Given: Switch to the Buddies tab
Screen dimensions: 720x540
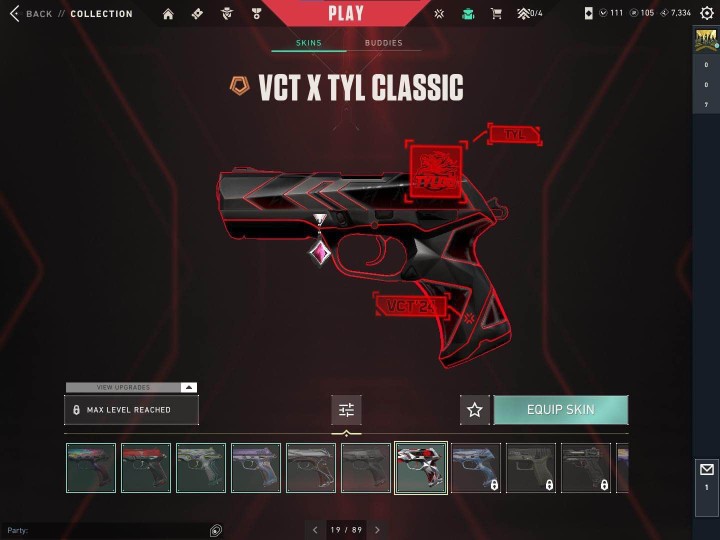Looking at the screenshot, I should [x=383, y=43].
